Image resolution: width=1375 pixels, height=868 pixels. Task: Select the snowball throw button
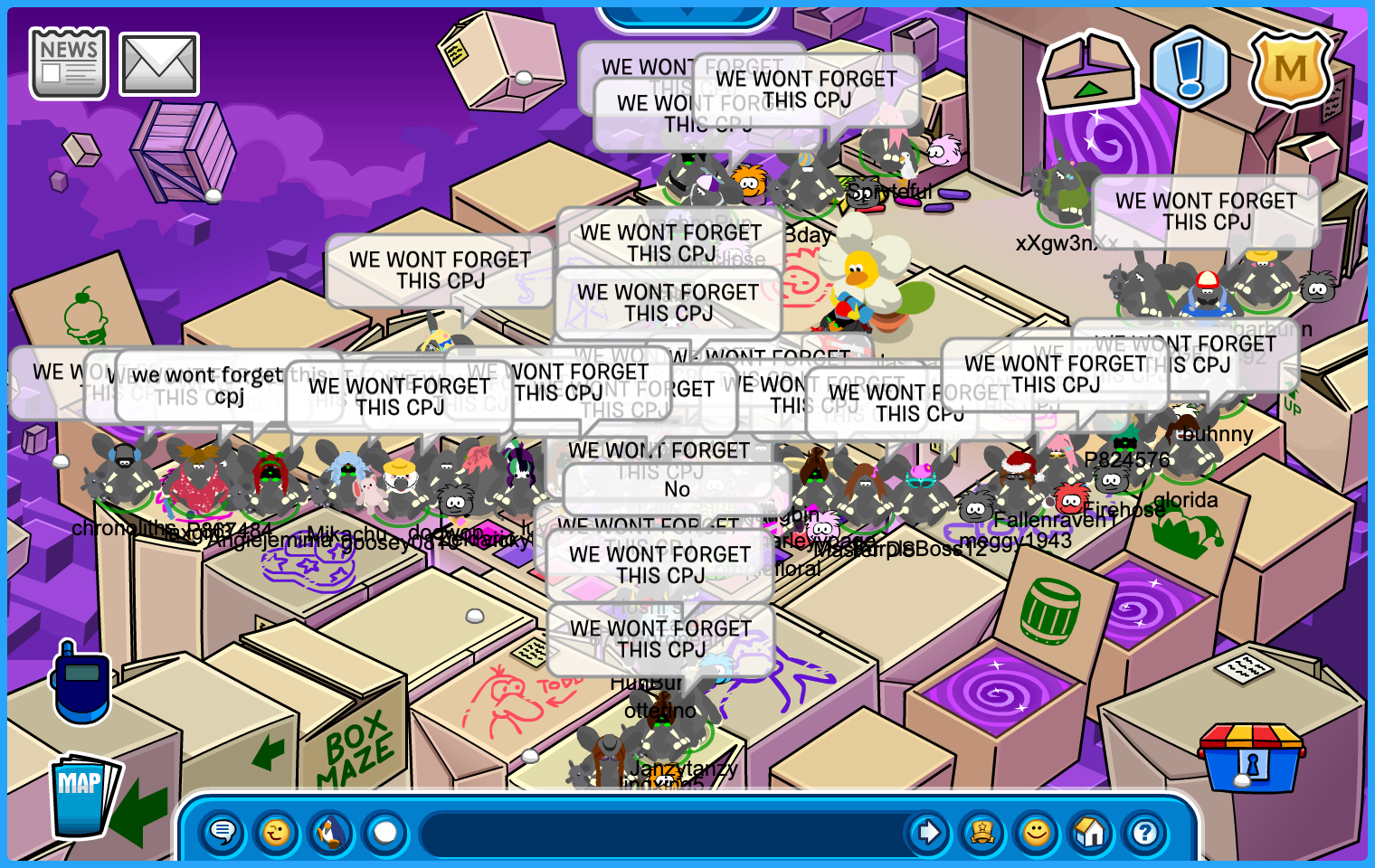click(385, 832)
